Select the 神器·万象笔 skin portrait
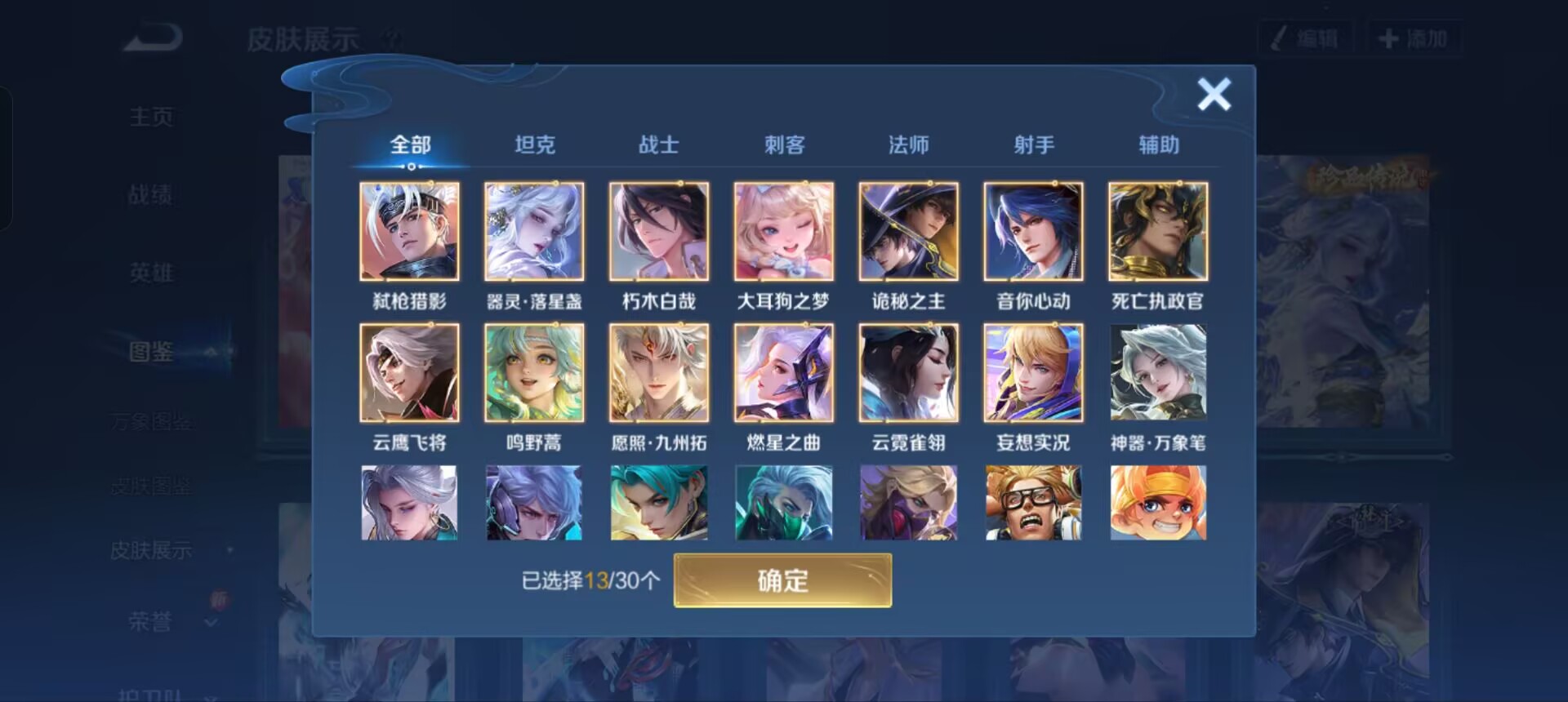The width and height of the screenshot is (1568, 702). click(1158, 372)
